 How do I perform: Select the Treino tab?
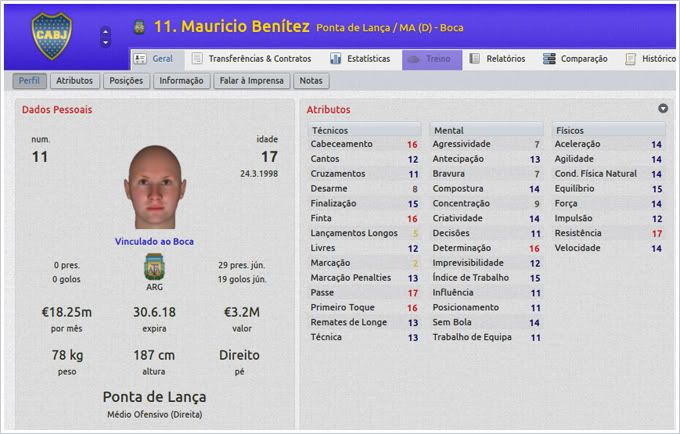432,59
